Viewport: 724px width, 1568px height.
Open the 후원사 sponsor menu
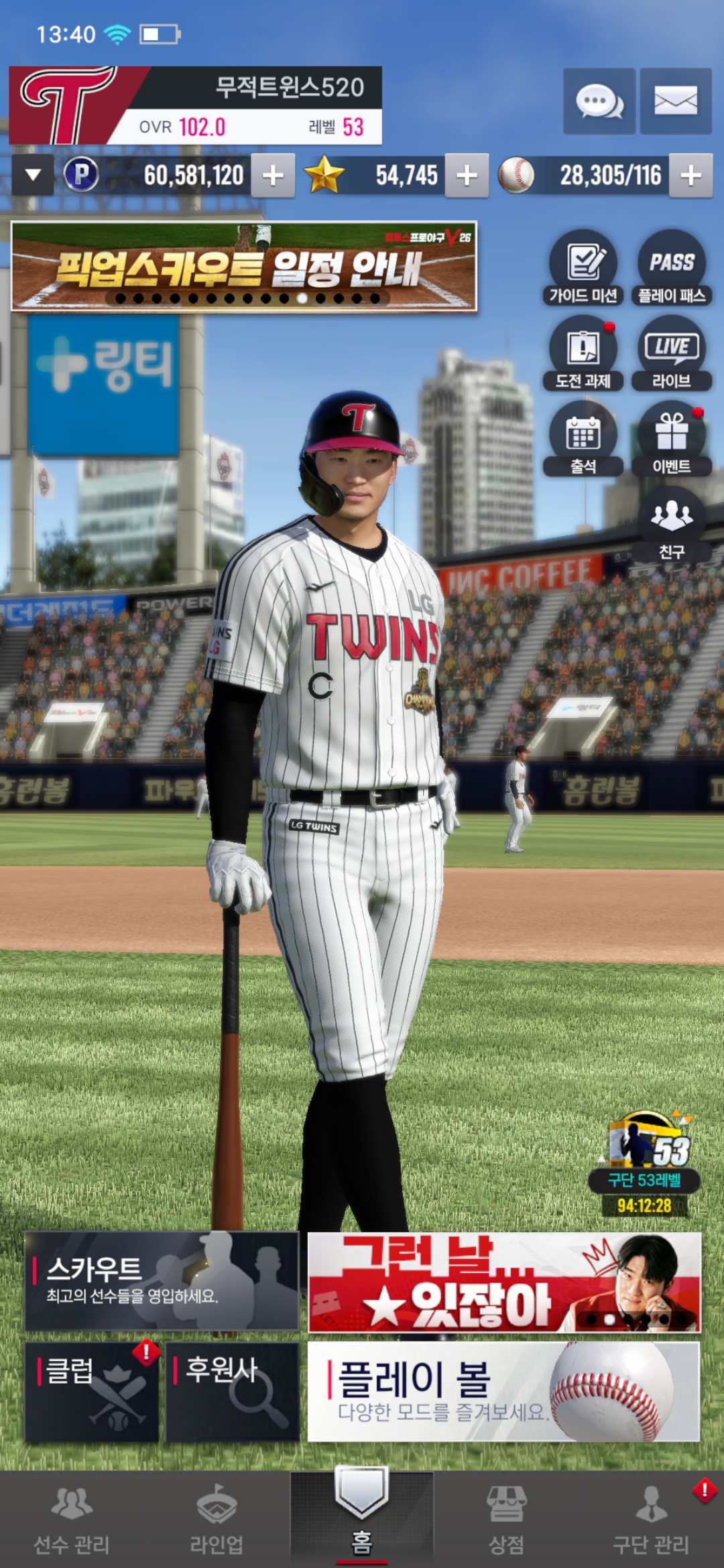(232, 1391)
